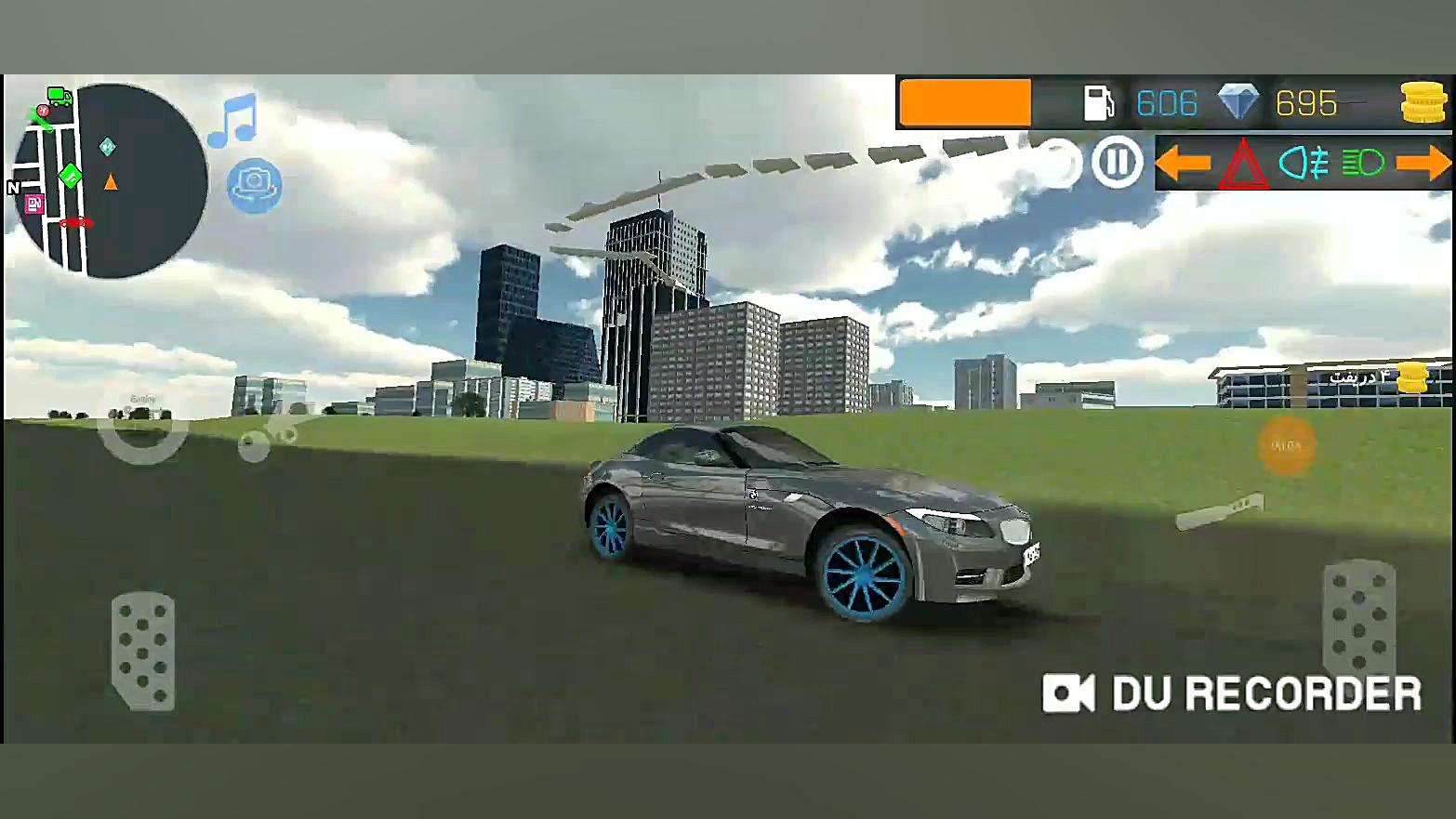
Task: Tap the circular restart icon near pause
Action: pyautogui.click(x=1057, y=163)
